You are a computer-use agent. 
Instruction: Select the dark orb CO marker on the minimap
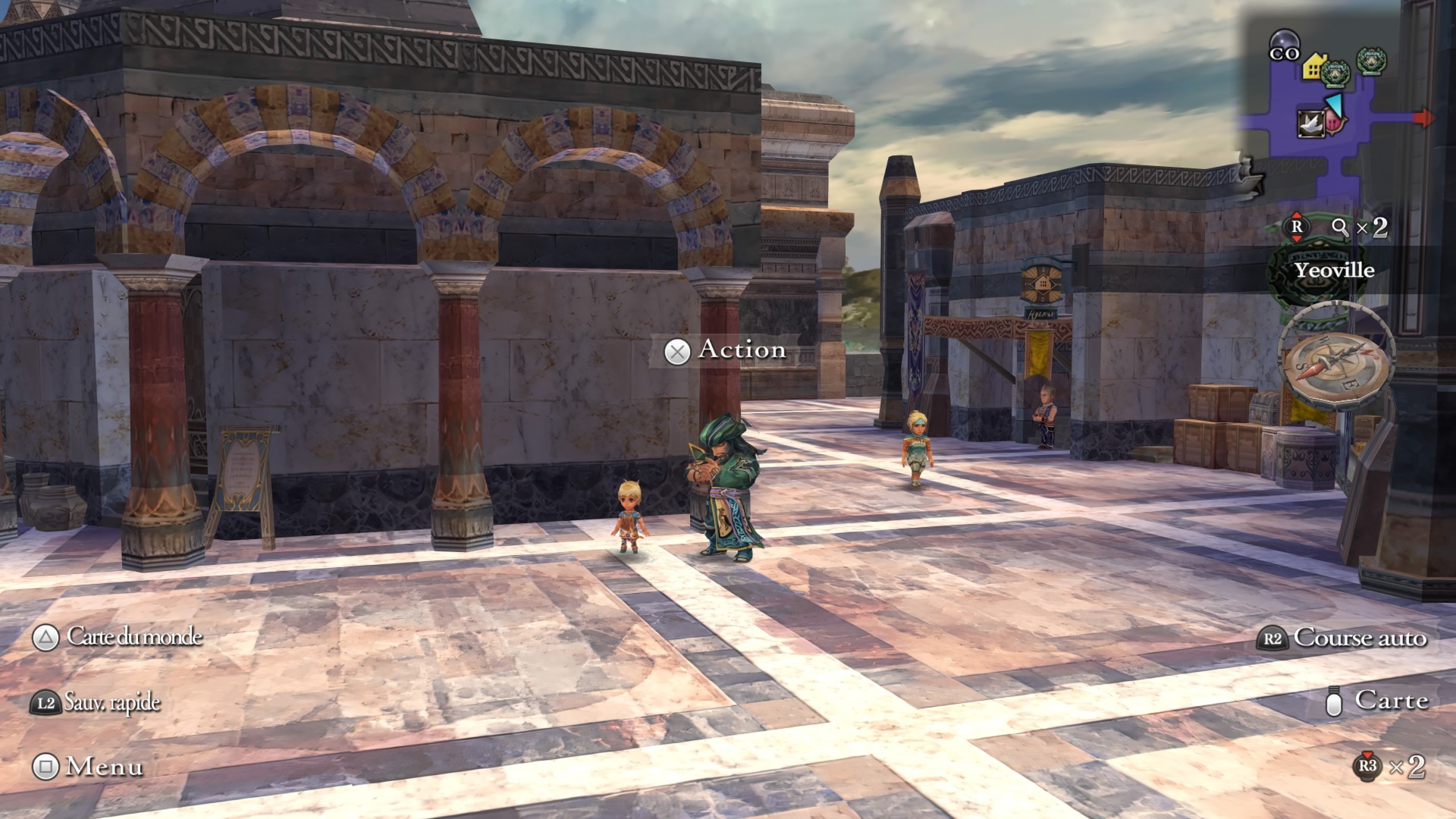[x=1284, y=44]
